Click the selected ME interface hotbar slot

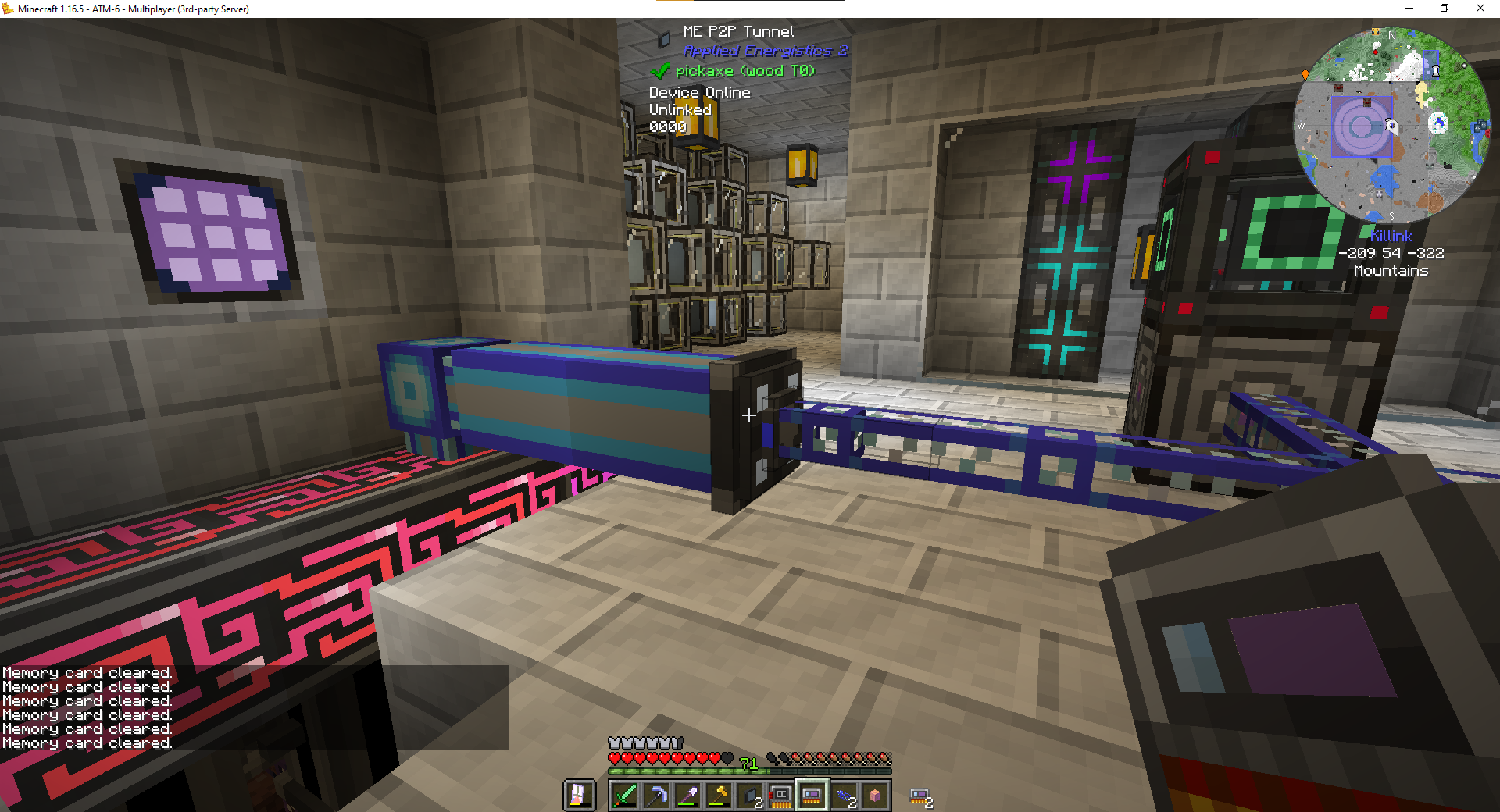click(812, 795)
